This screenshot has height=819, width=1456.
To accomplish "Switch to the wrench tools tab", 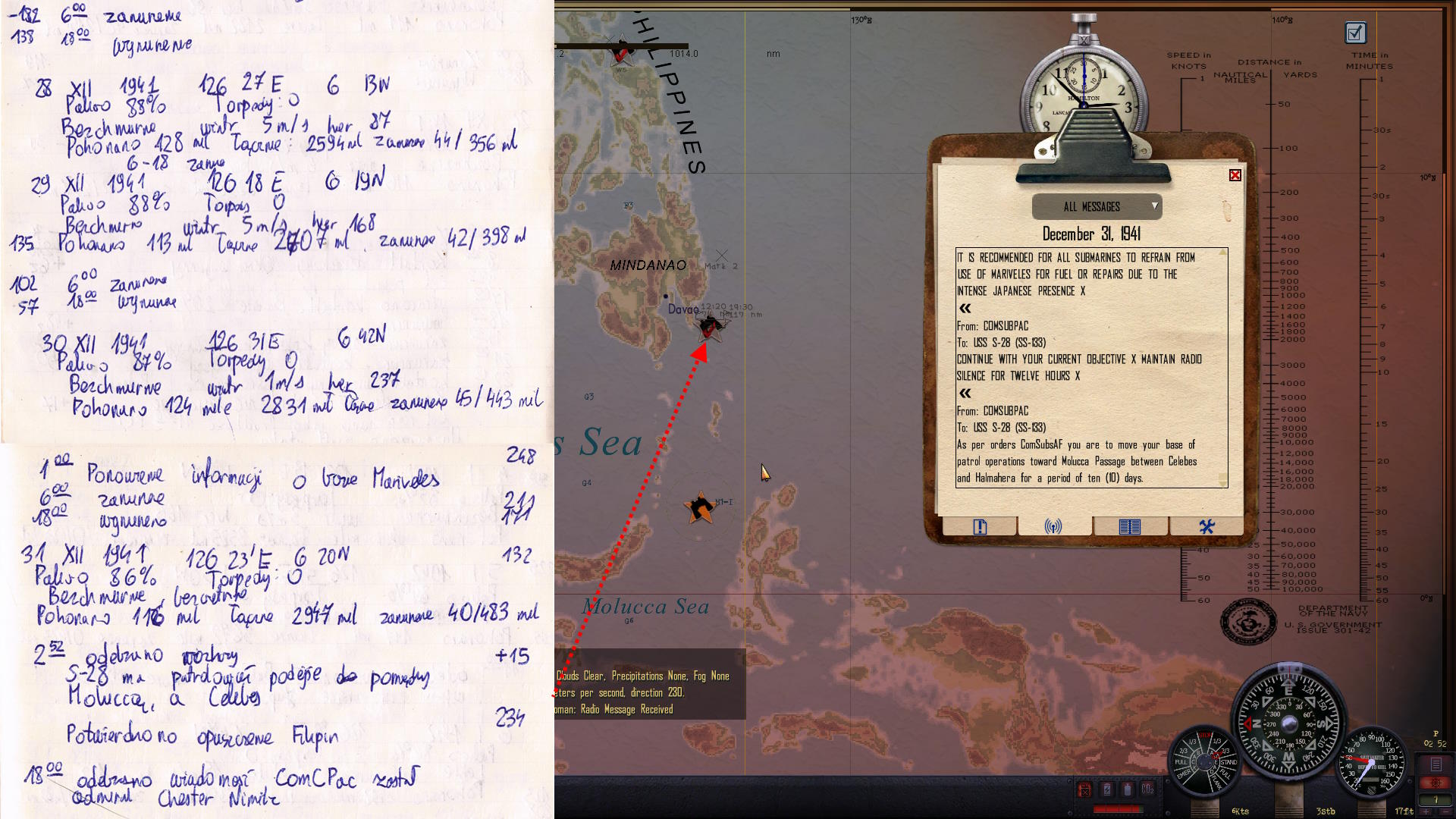I will [x=1207, y=526].
